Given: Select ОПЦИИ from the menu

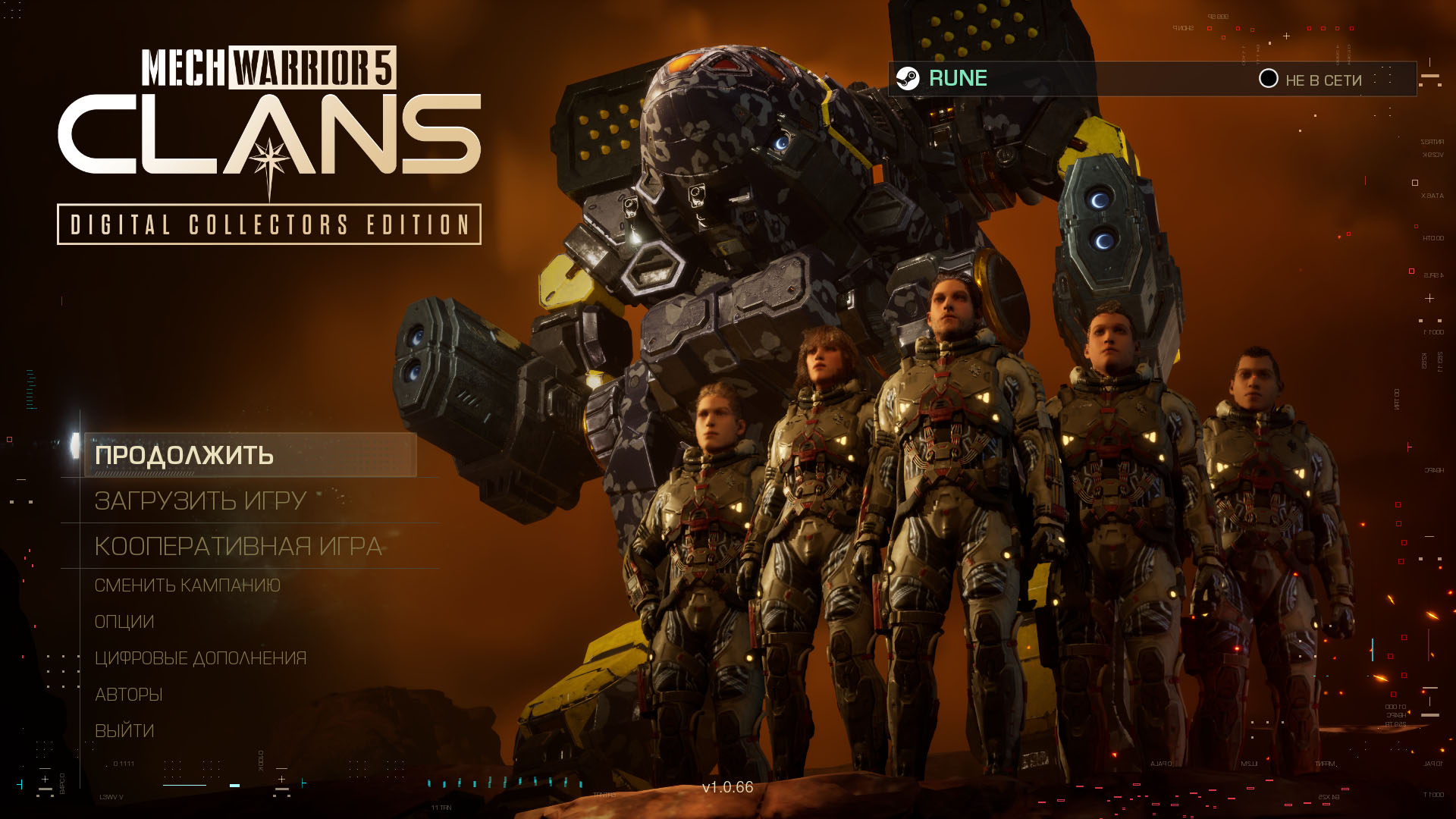Looking at the screenshot, I should coord(124,621).
